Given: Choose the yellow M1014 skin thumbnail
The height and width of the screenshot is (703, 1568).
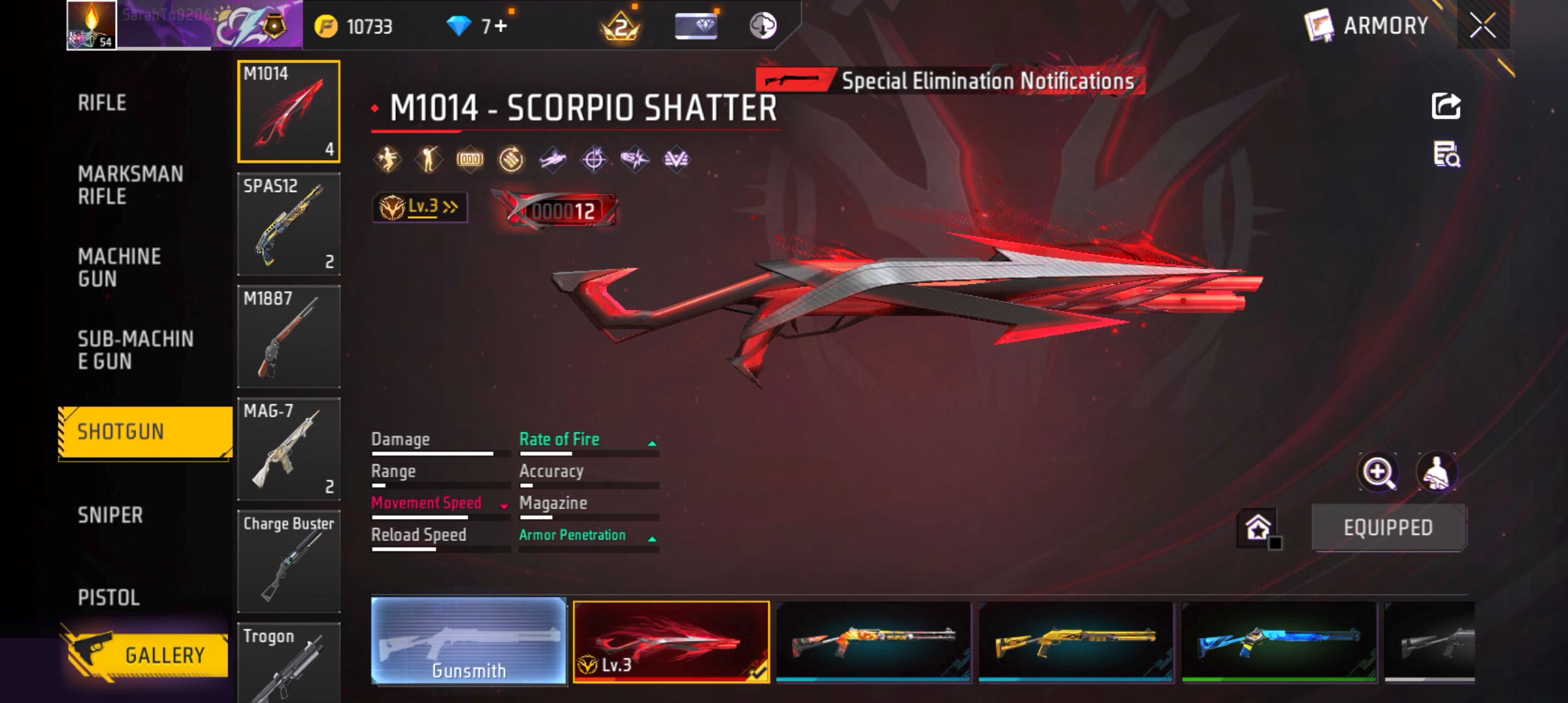Looking at the screenshot, I should point(1076,641).
